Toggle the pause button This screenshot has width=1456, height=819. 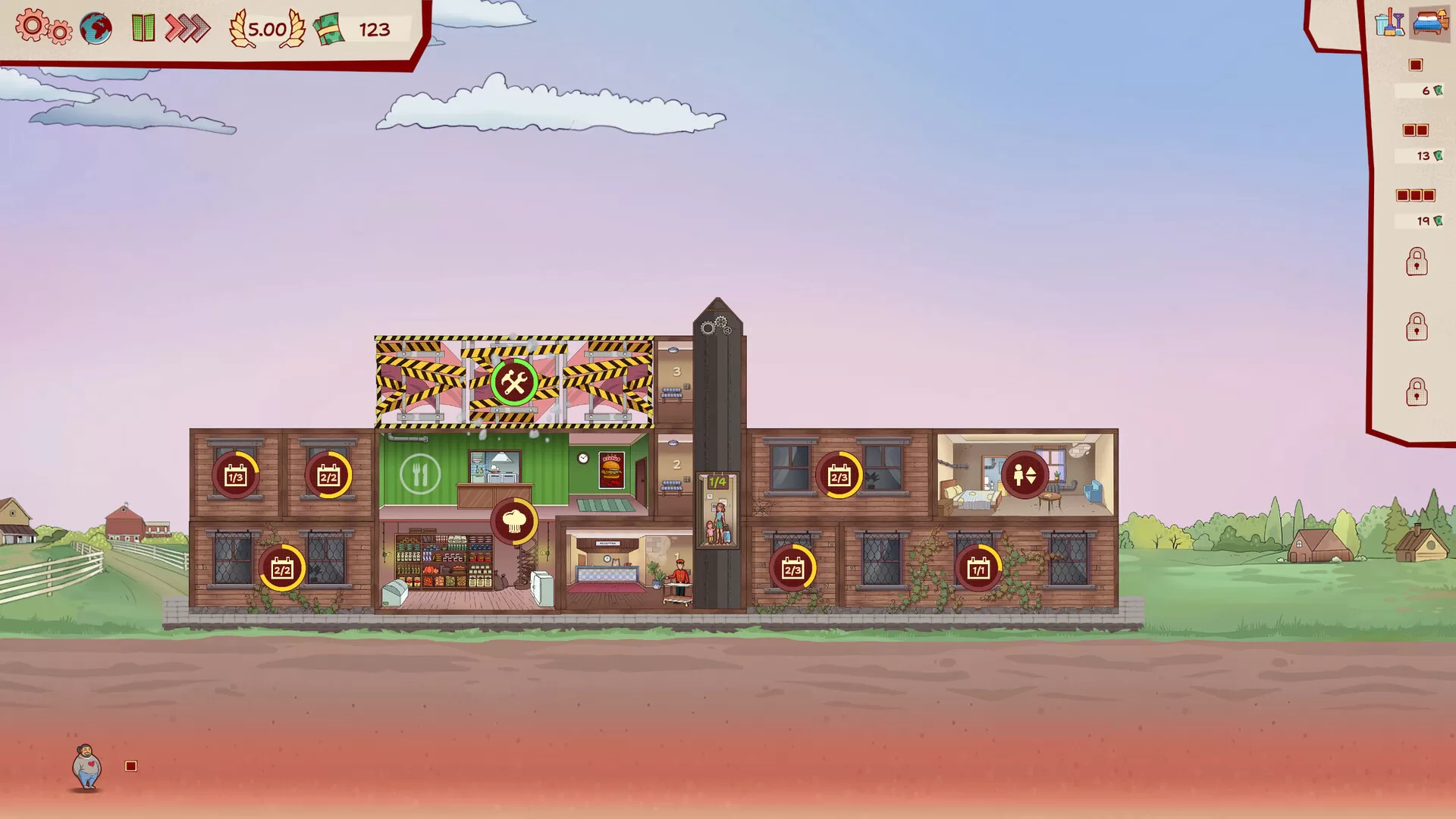pyautogui.click(x=142, y=29)
